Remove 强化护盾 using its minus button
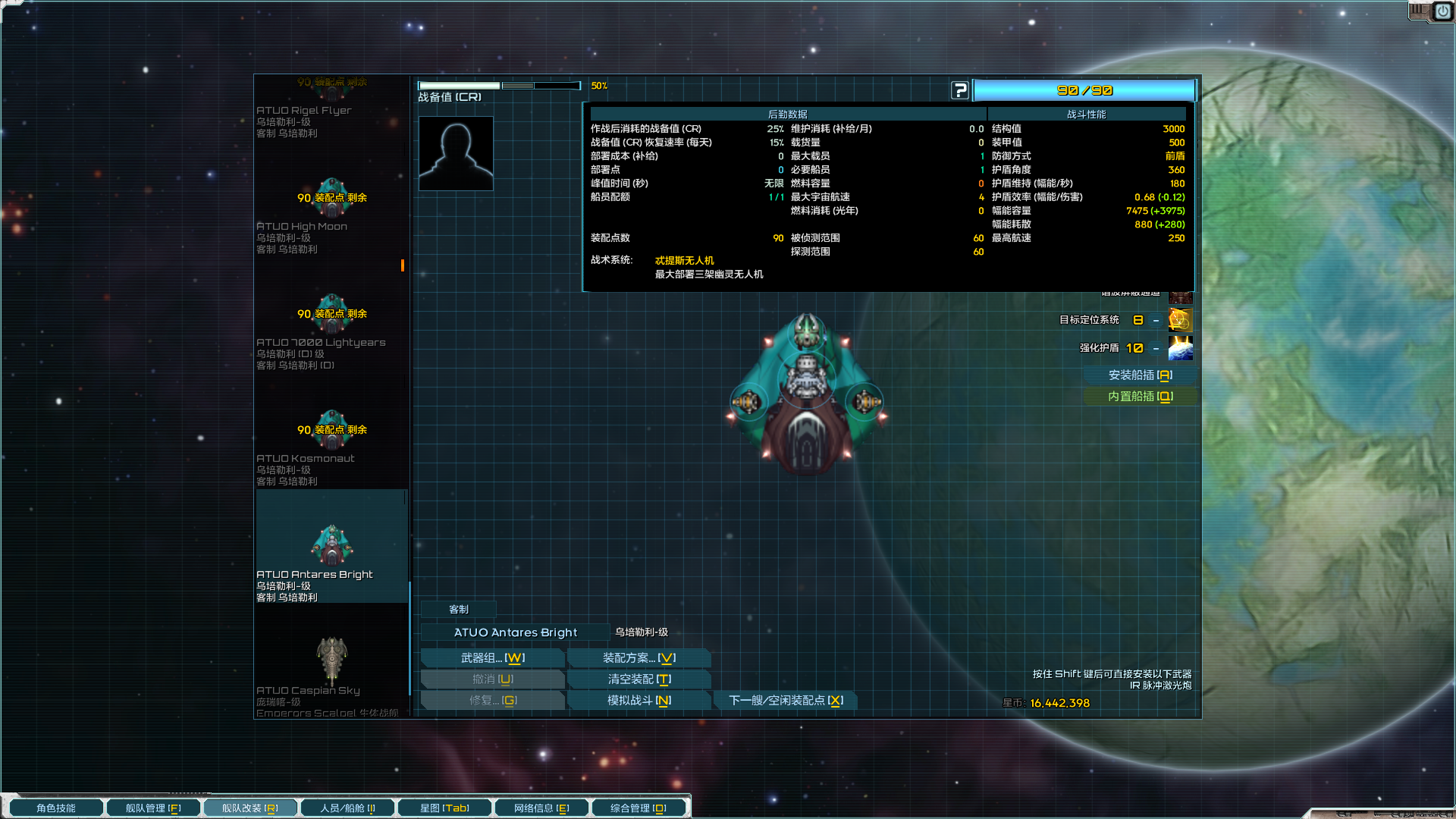Screen dimensions: 1456x819 click(x=1155, y=349)
